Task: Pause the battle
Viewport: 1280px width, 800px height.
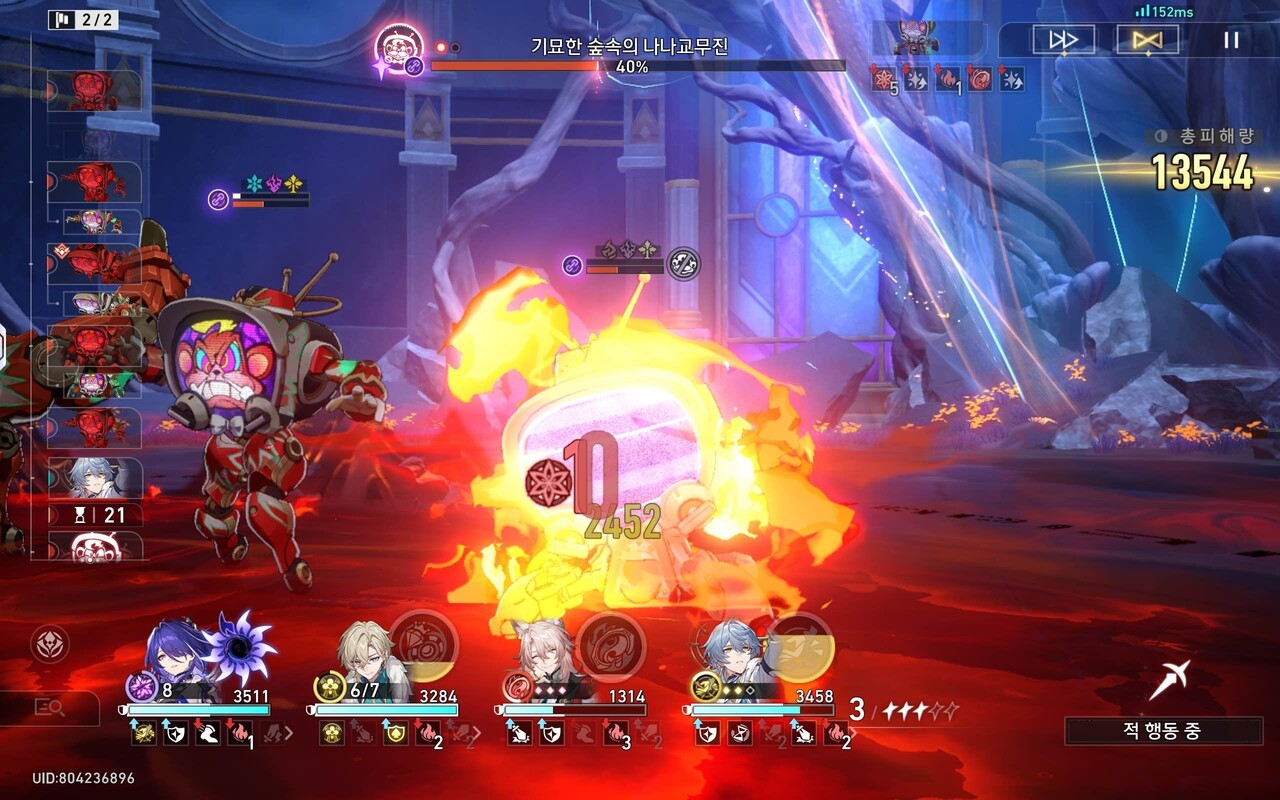Action: pos(1231,40)
